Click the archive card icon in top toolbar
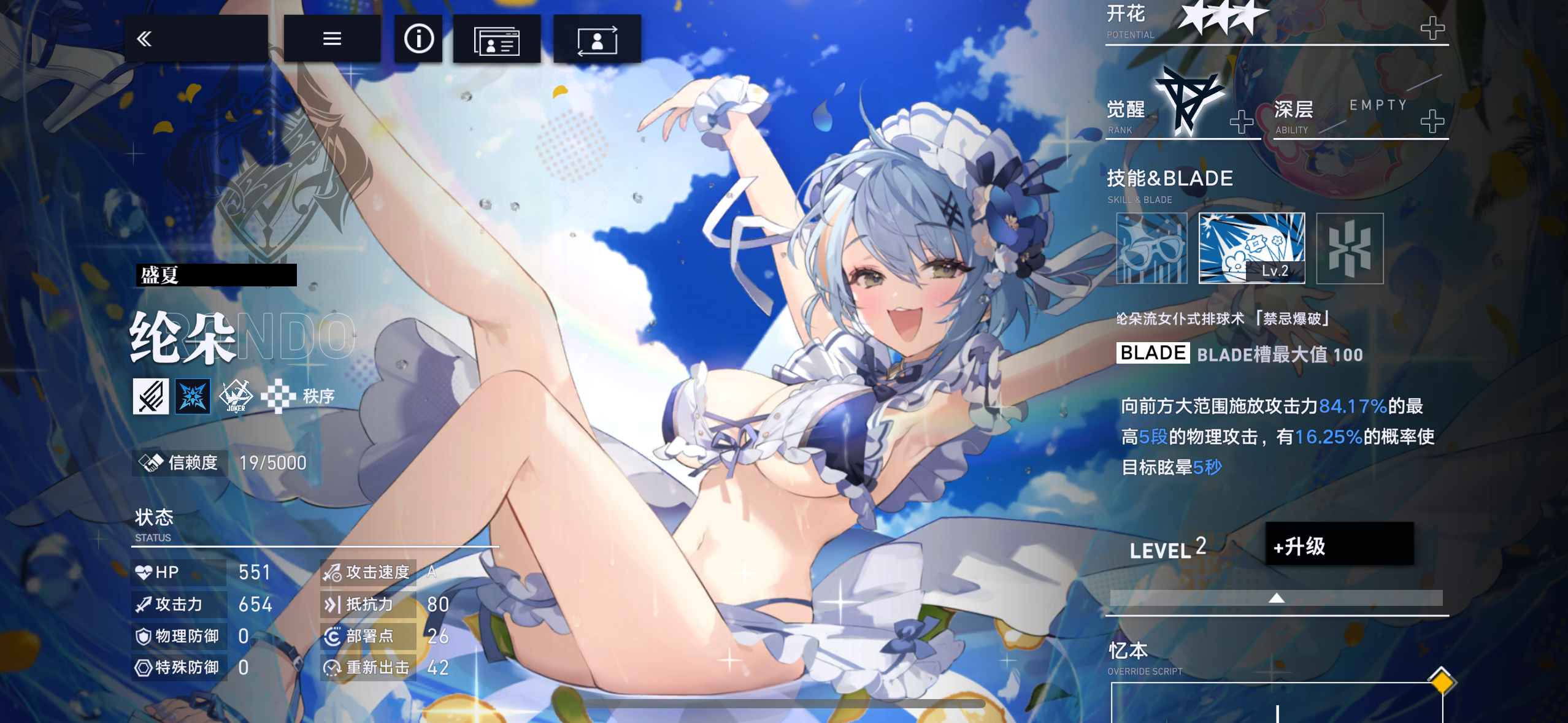This screenshot has width=1568, height=723. pyautogui.click(x=498, y=38)
